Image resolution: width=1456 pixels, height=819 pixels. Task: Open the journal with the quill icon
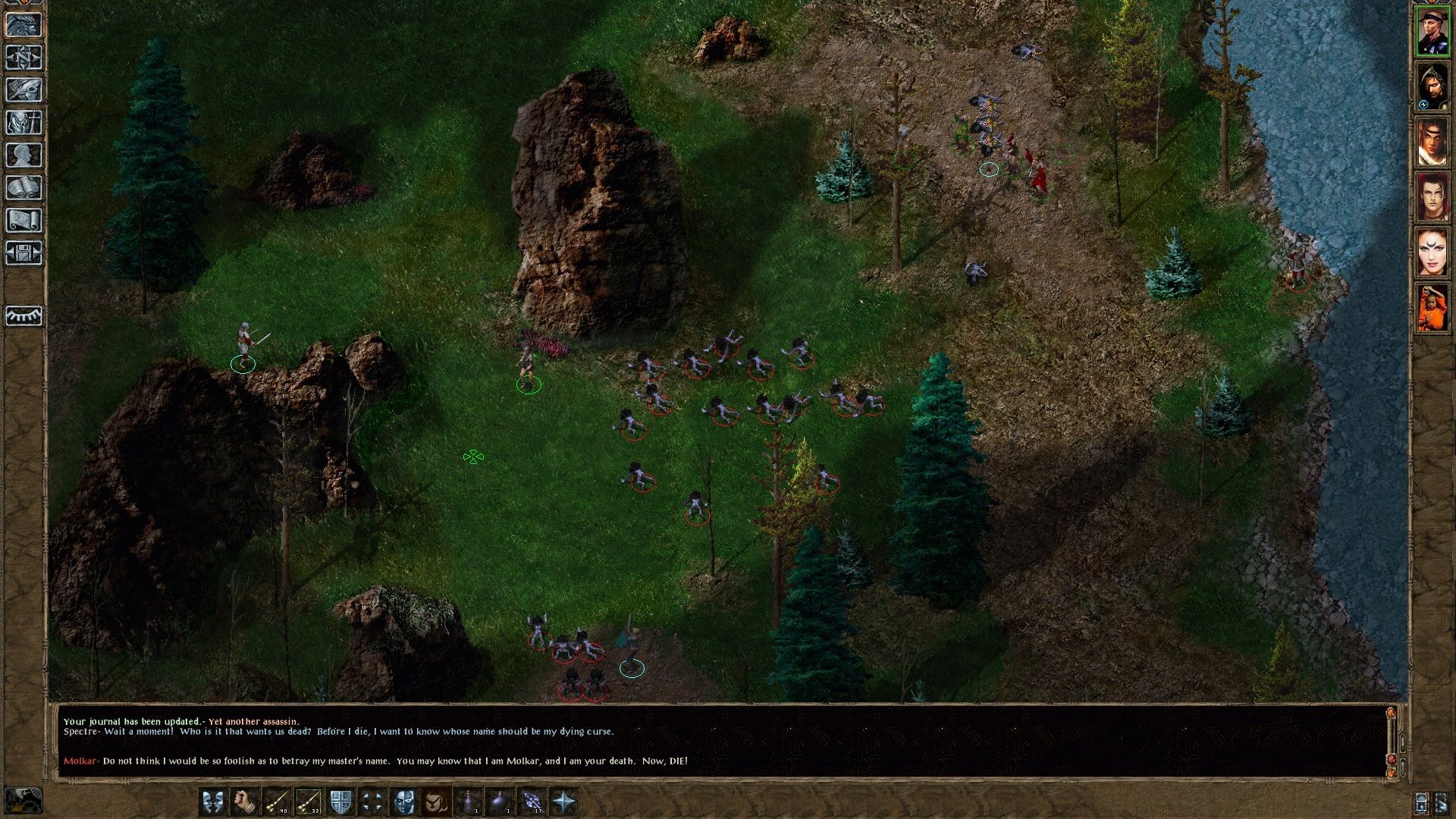click(x=24, y=89)
